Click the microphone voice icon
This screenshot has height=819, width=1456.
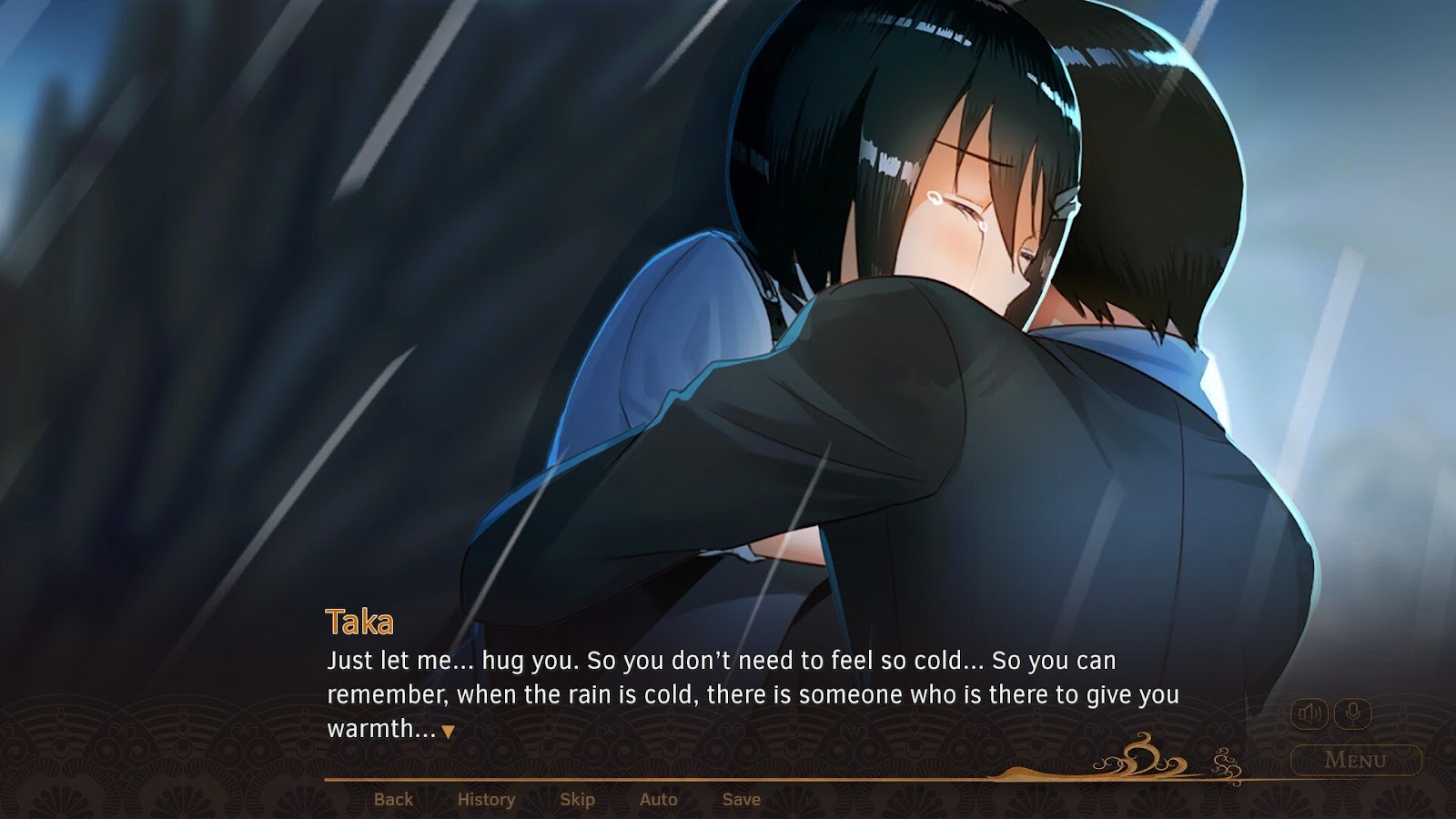pyautogui.click(x=1352, y=713)
